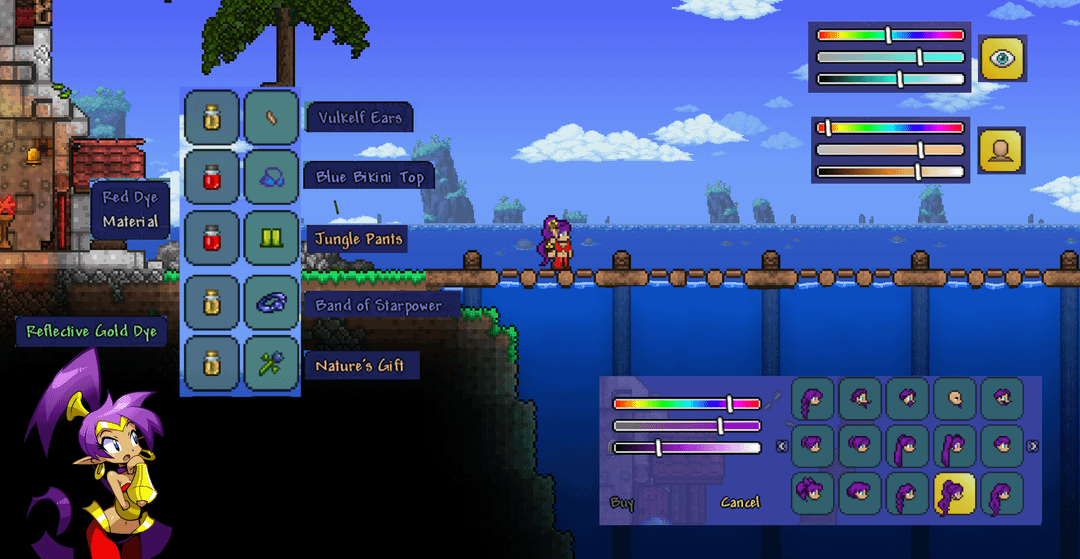Image resolution: width=1080 pixels, height=559 pixels.
Task: Select the Vulkelf Ears accessory slot
Action: tap(271, 117)
